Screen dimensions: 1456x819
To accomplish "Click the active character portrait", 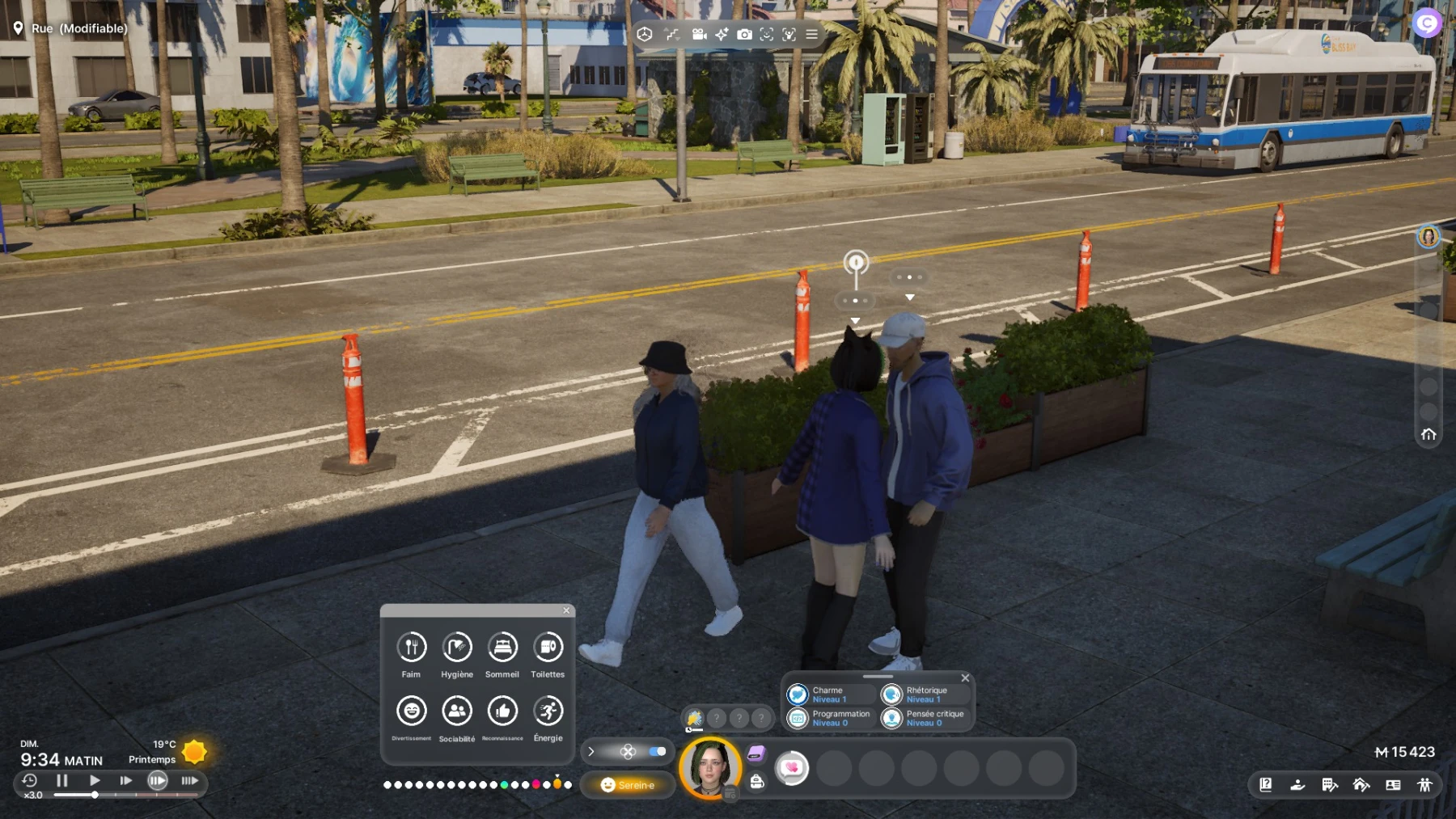I will point(710,767).
